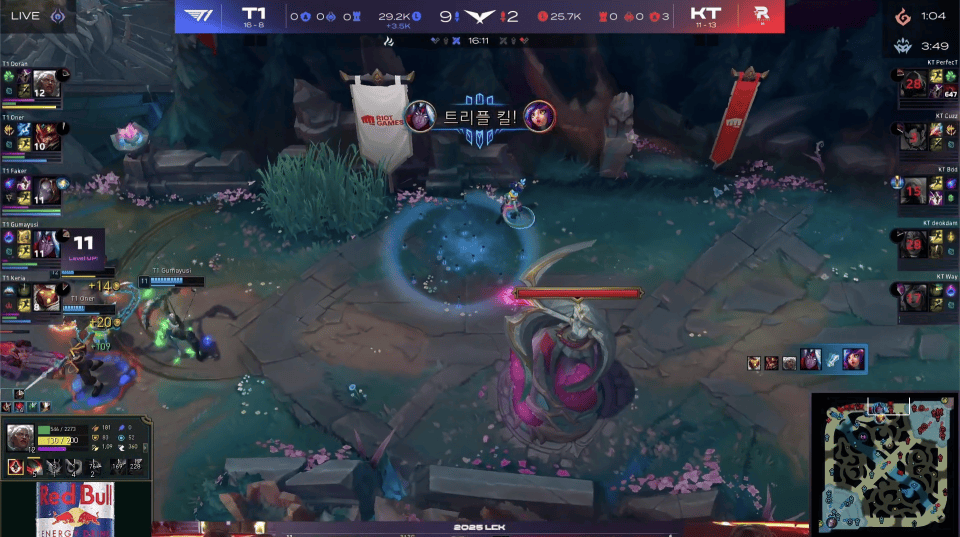Click the T1 team logo in scoreboard
This screenshot has height=537, width=960.
200,16
